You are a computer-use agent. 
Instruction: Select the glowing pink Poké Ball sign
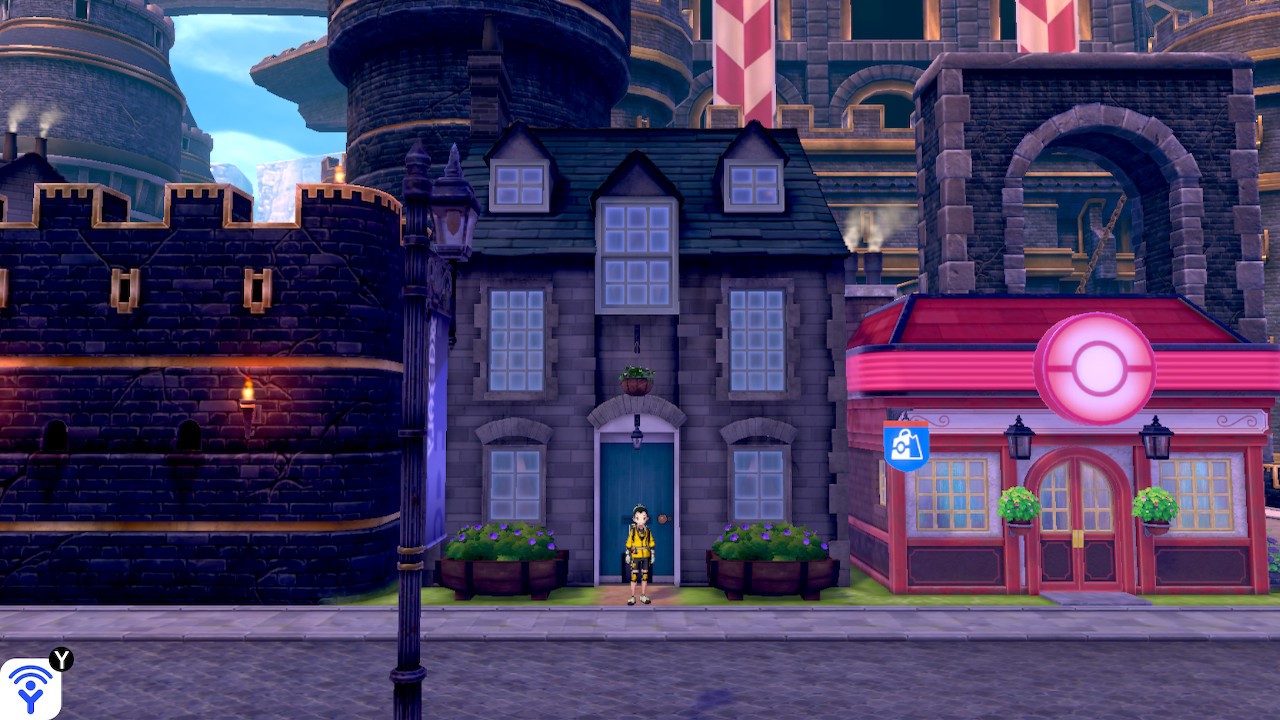tap(1096, 369)
